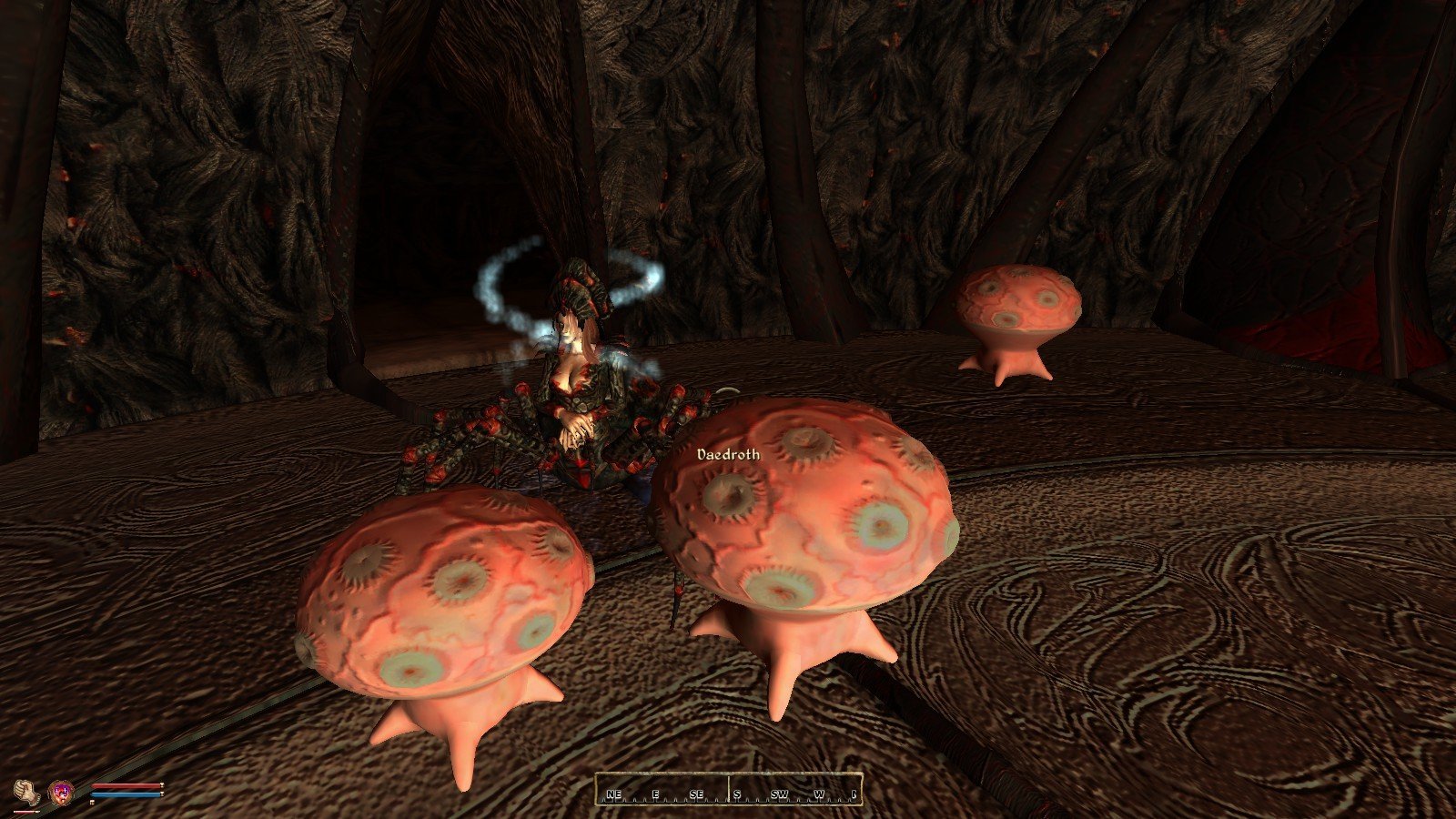Click the SE marker on the compass
This screenshot has height=819, width=1456.
click(x=697, y=794)
